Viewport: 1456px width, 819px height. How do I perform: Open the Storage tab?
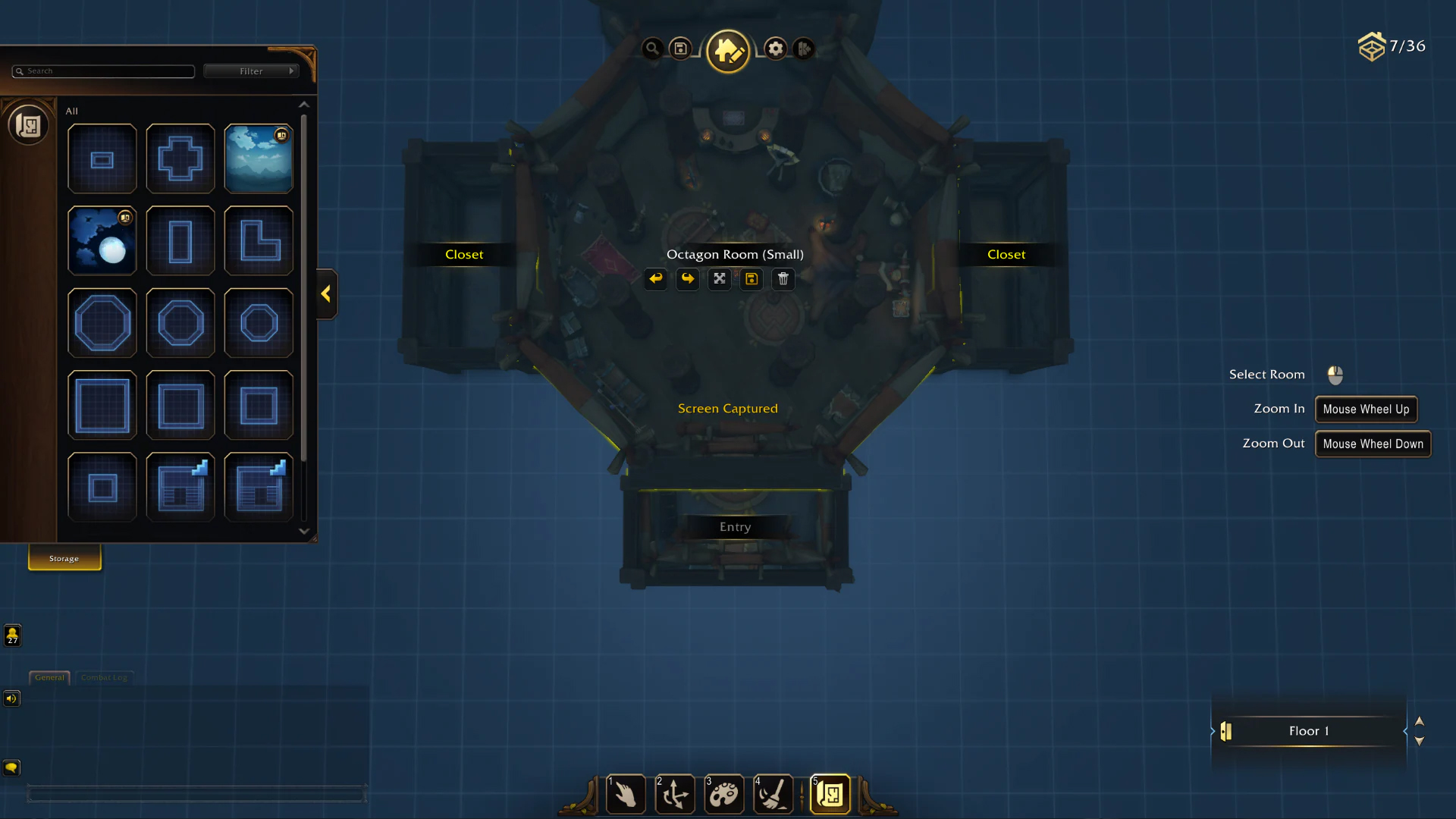point(64,558)
